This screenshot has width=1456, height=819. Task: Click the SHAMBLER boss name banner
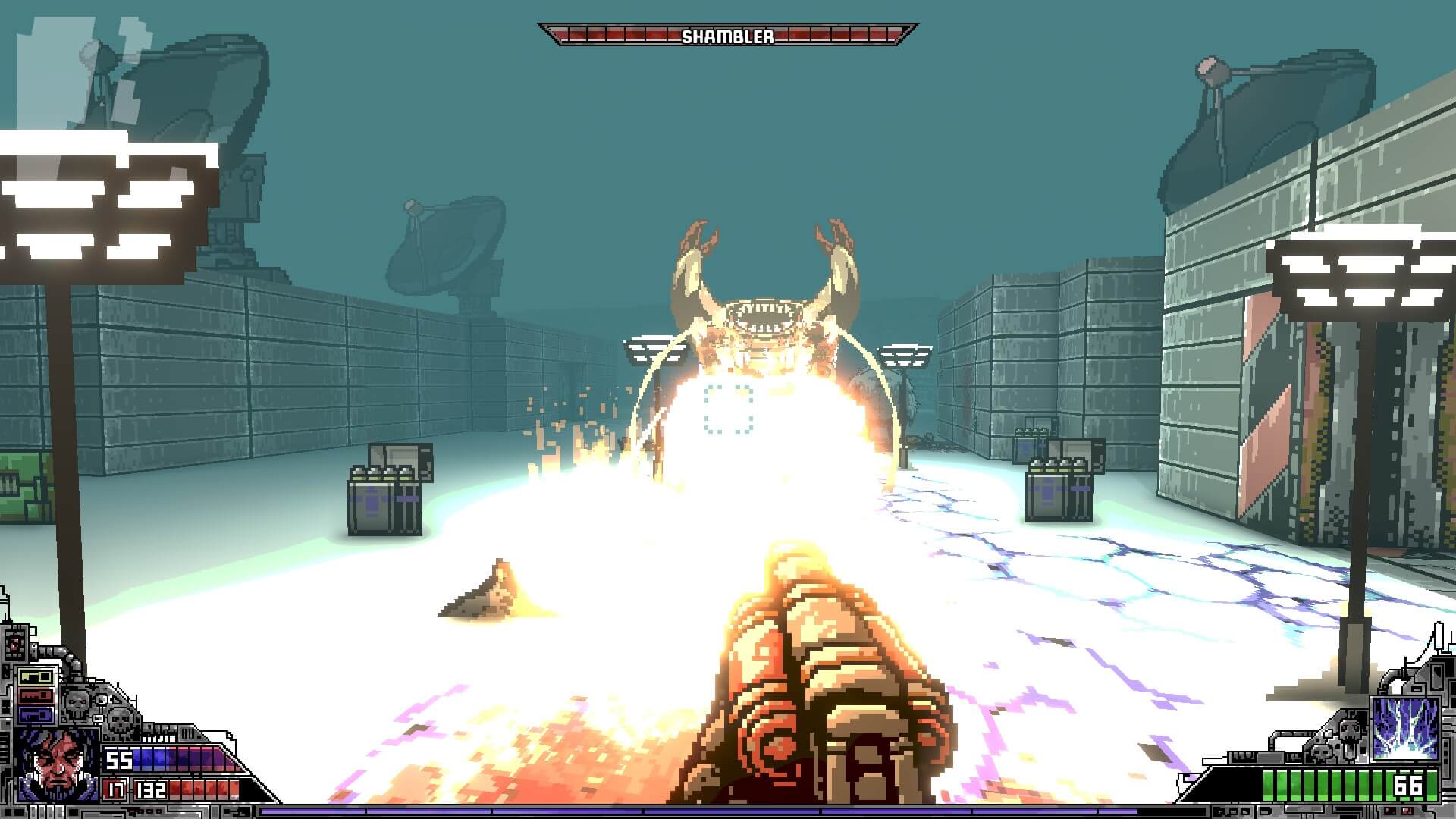[728, 34]
